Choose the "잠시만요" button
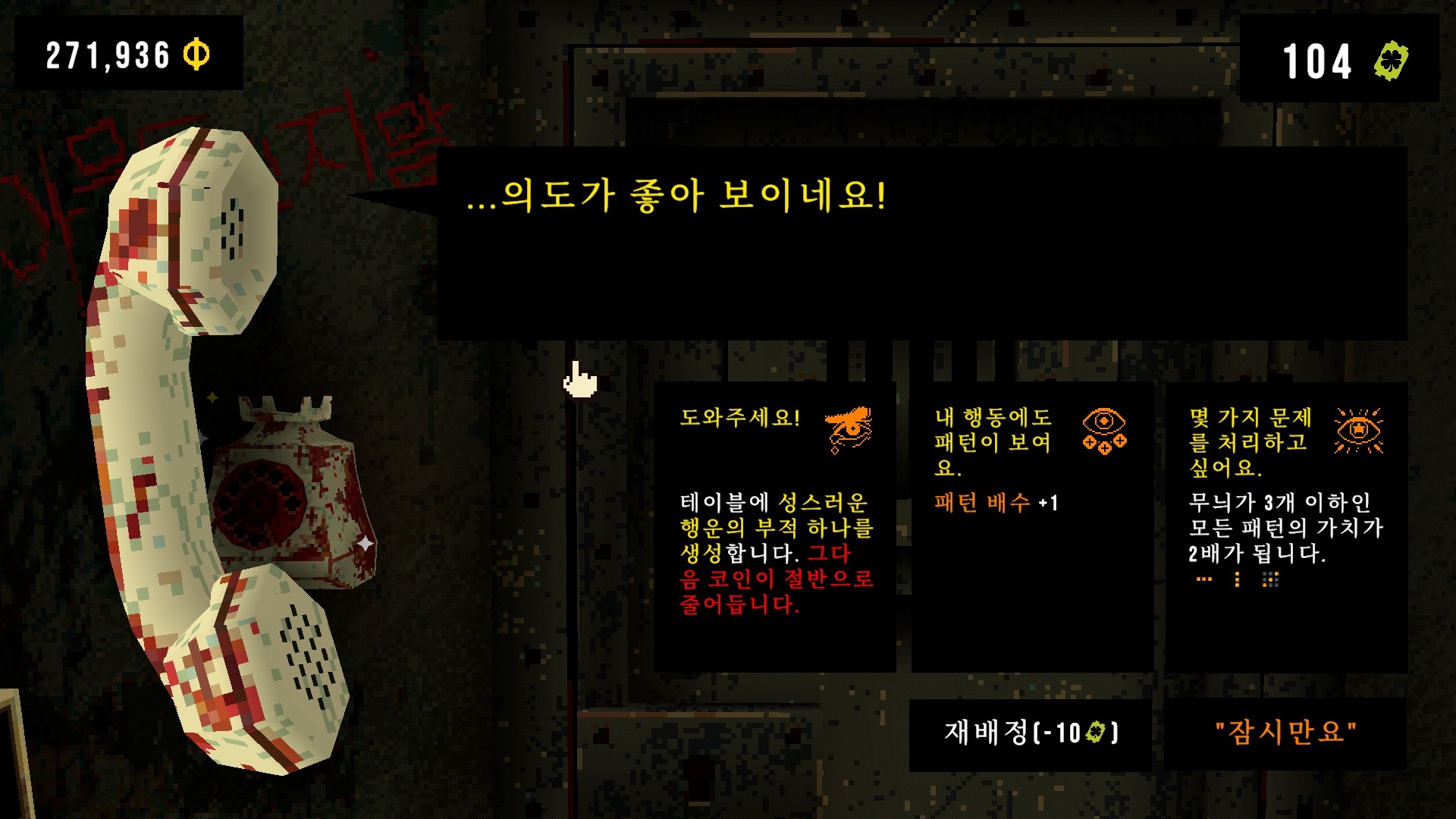Image resolution: width=1456 pixels, height=819 pixels. tap(1285, 733)
